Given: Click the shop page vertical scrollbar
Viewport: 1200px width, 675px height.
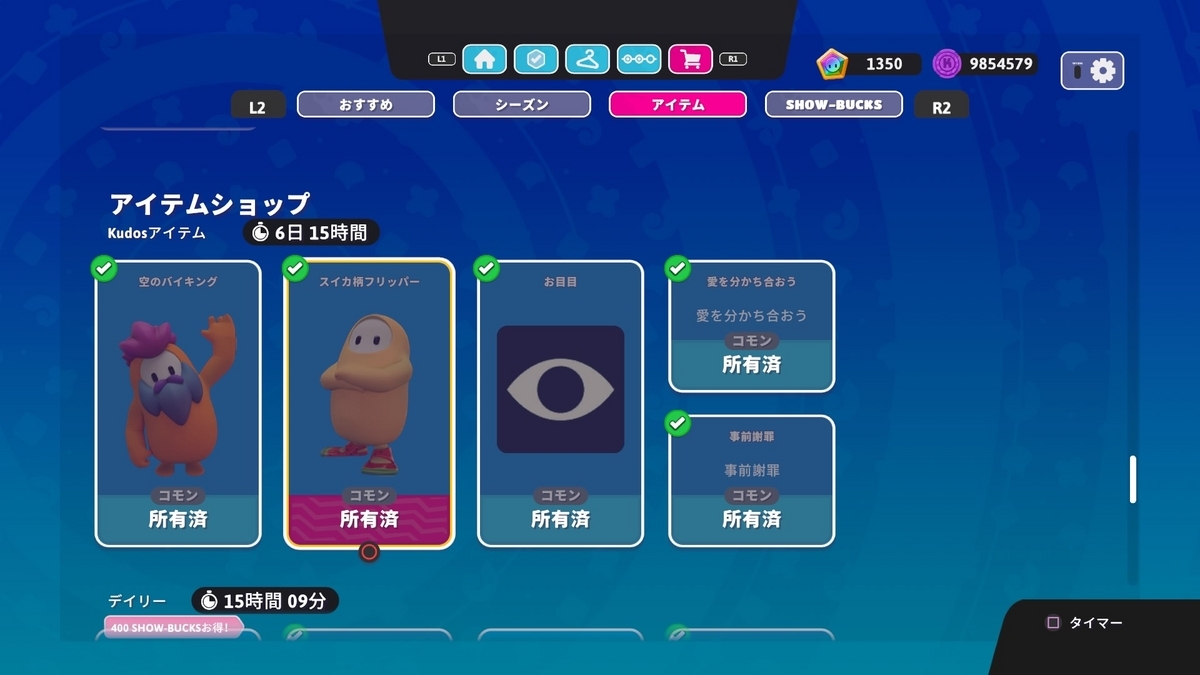Looking at the screenshot, I should coord(1133,479).
